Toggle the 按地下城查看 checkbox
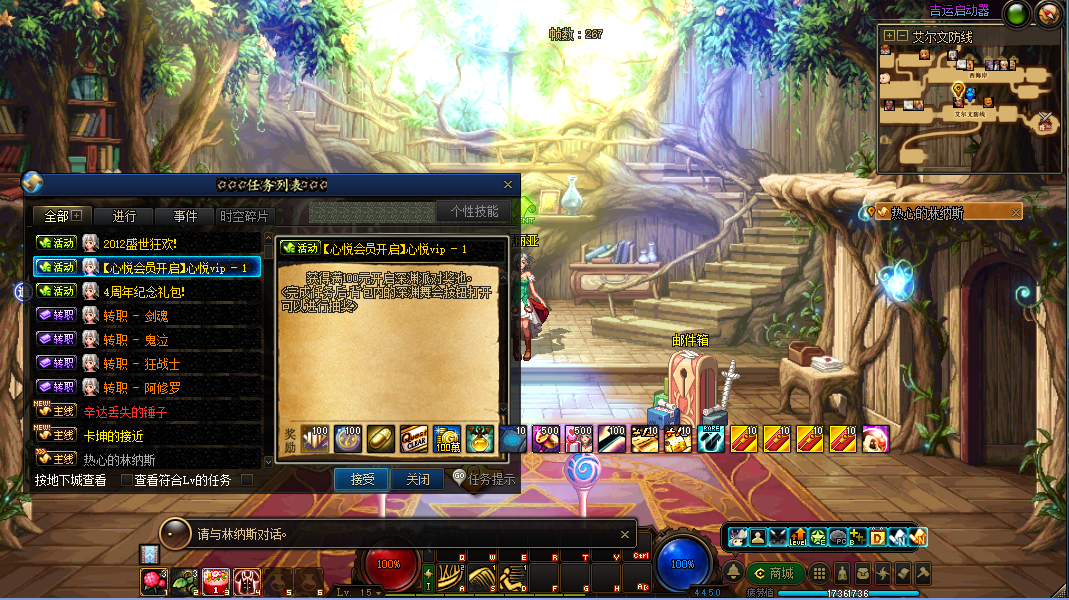Image resolution: width=1069 pixels, height=600 pixels. [x=126, y=481]
